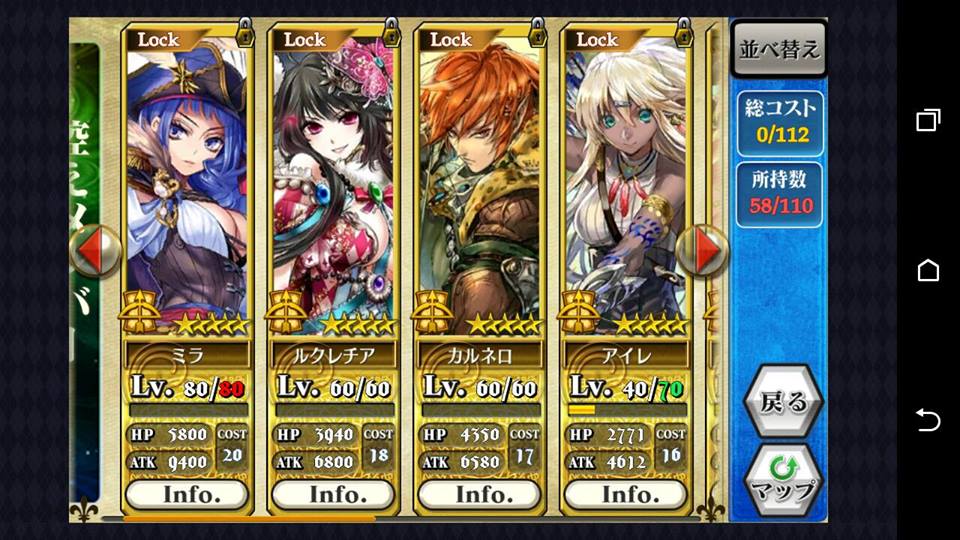Select the ミラ pirate character card
The height and width of the screenshot is (540, 960).
pyautogui.click(x=187, y=190)
